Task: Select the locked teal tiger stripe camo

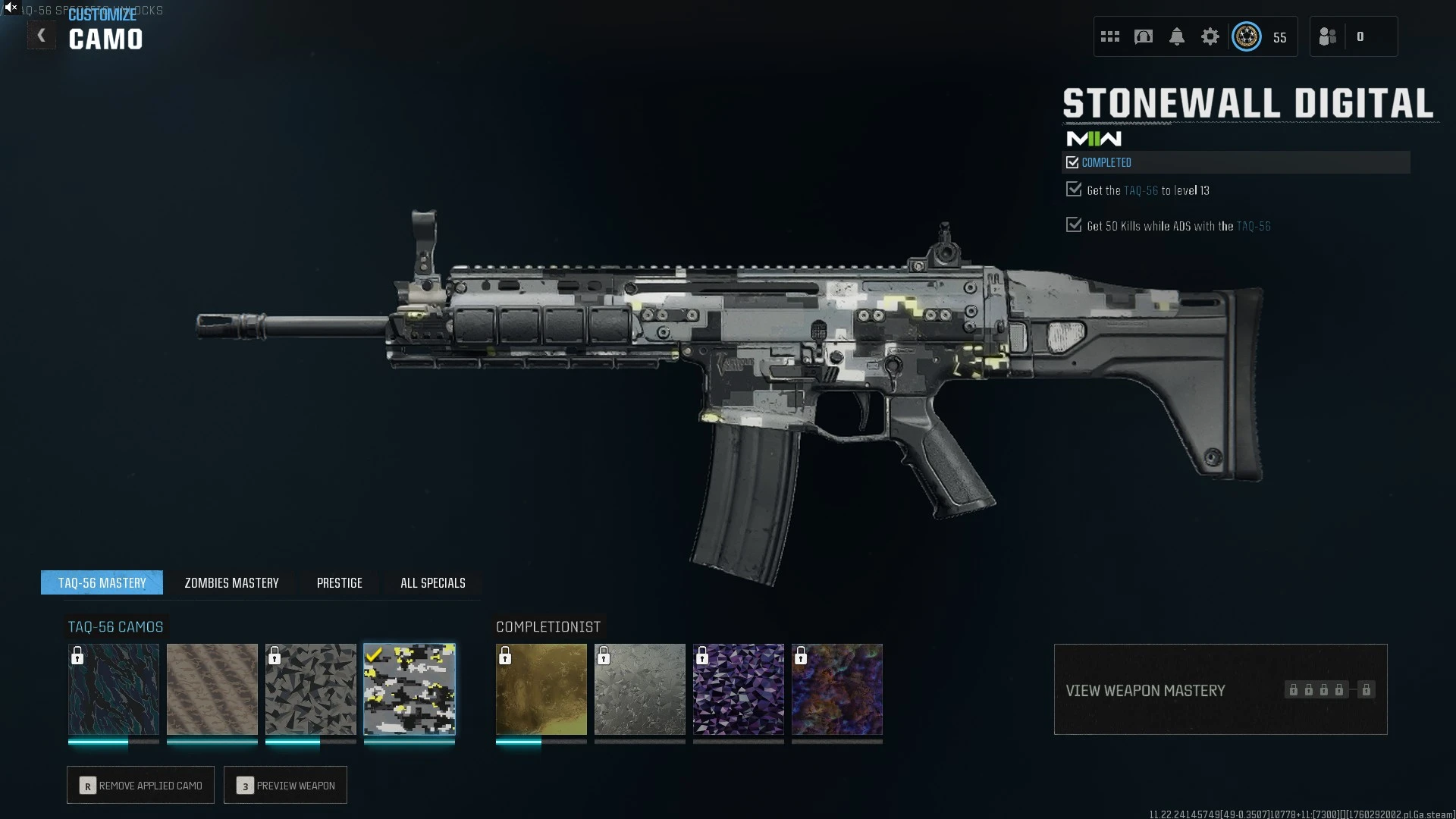Action: 114,689
